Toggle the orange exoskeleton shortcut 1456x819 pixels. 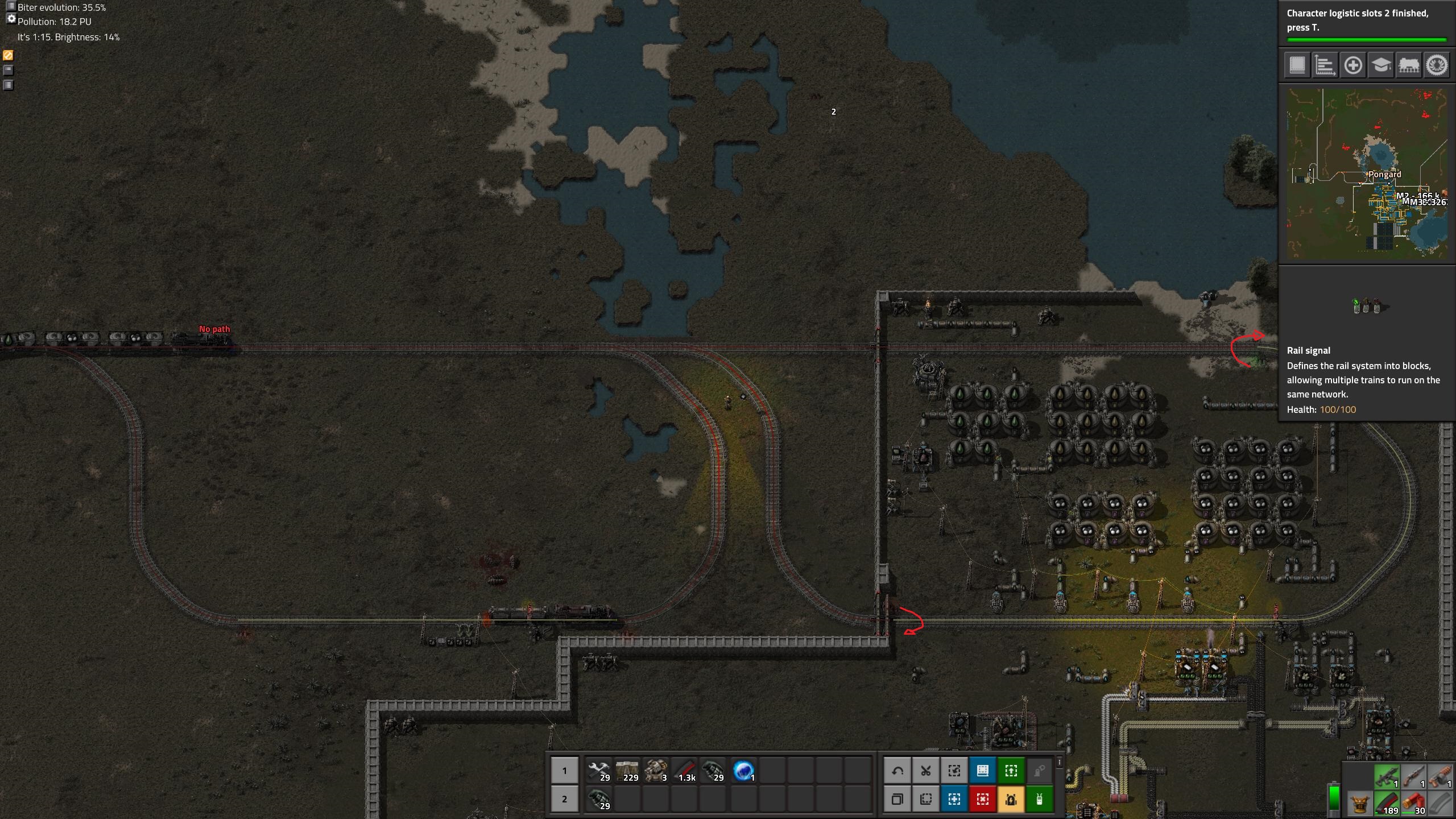click(1011, 799)
